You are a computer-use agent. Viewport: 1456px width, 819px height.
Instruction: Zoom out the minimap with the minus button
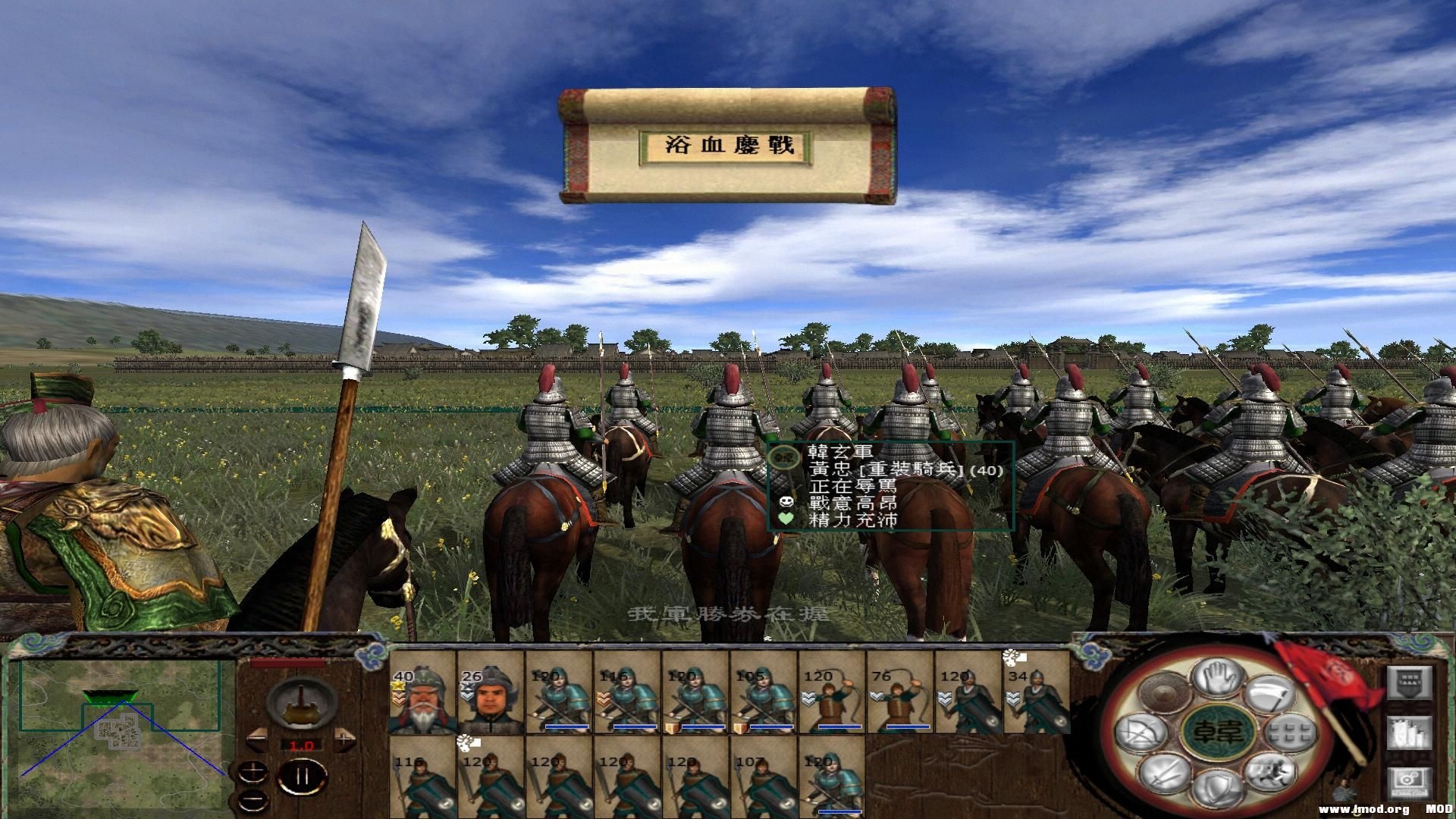(x=253, y=801)
